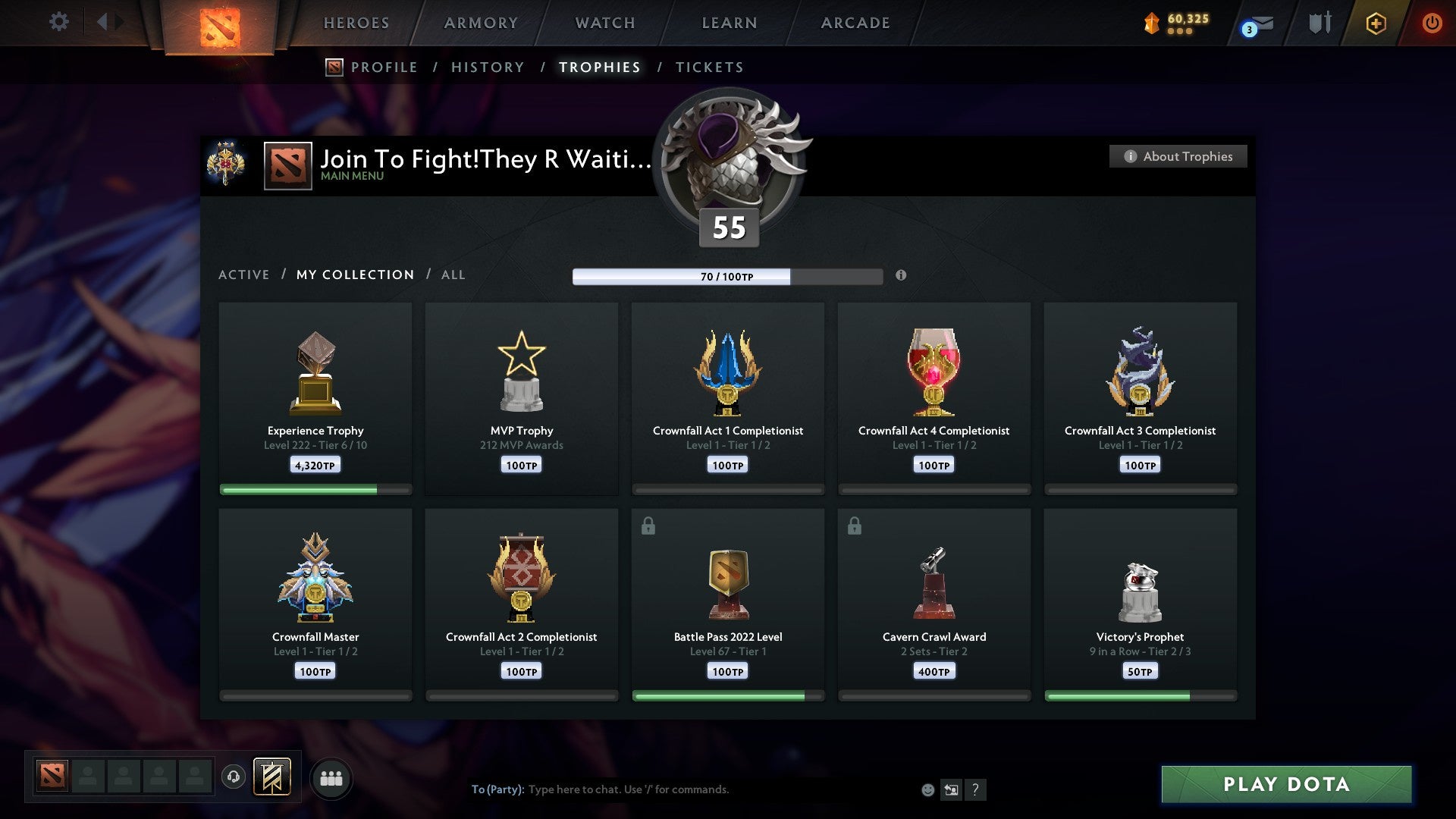Image resolution: width=1456 pixels, height=819 pixels.
Task: Click the guild banner icon near party slots
Action: tap(270, 777)
